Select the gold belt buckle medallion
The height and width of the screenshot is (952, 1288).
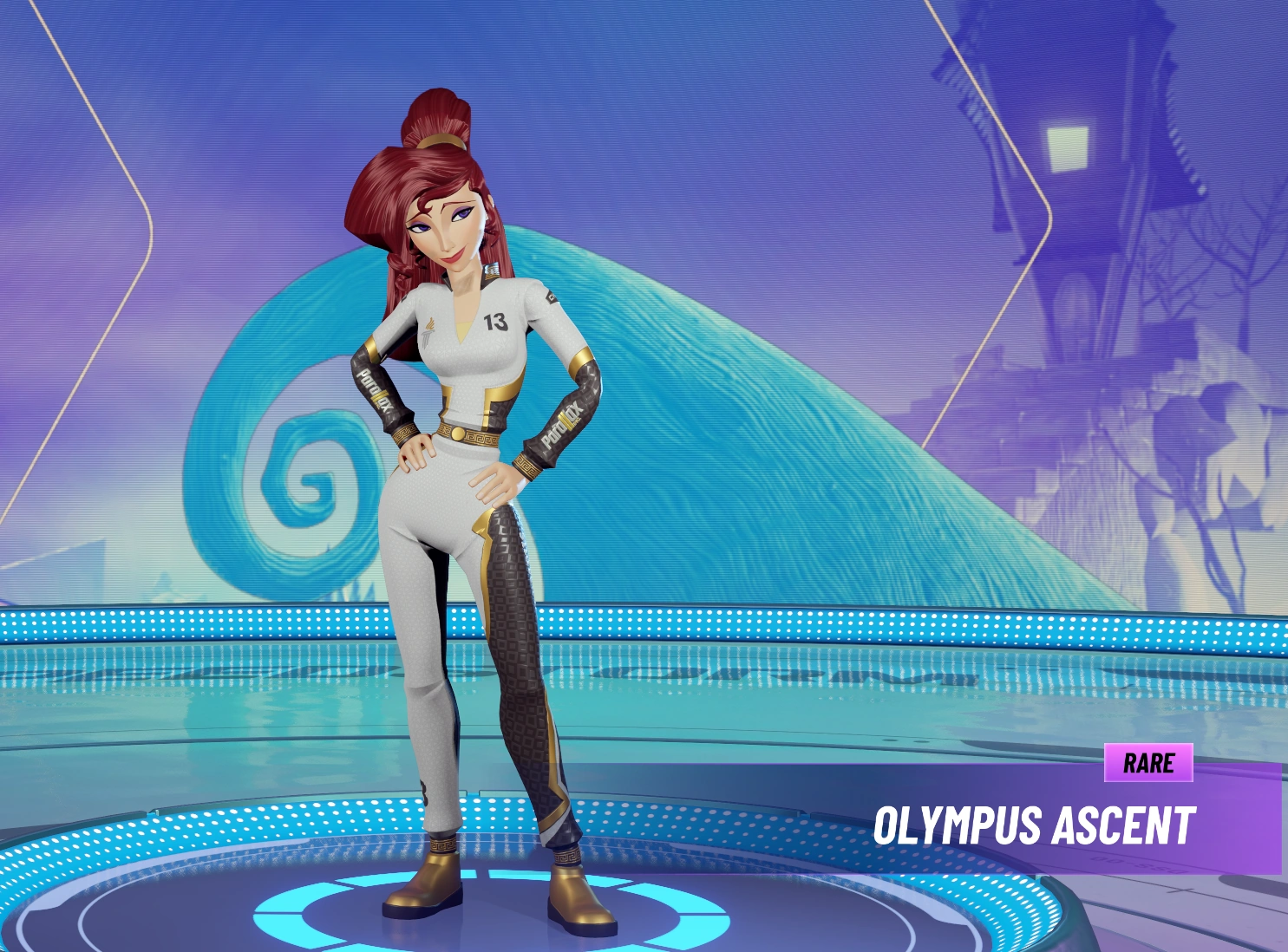tap(458, 434)
